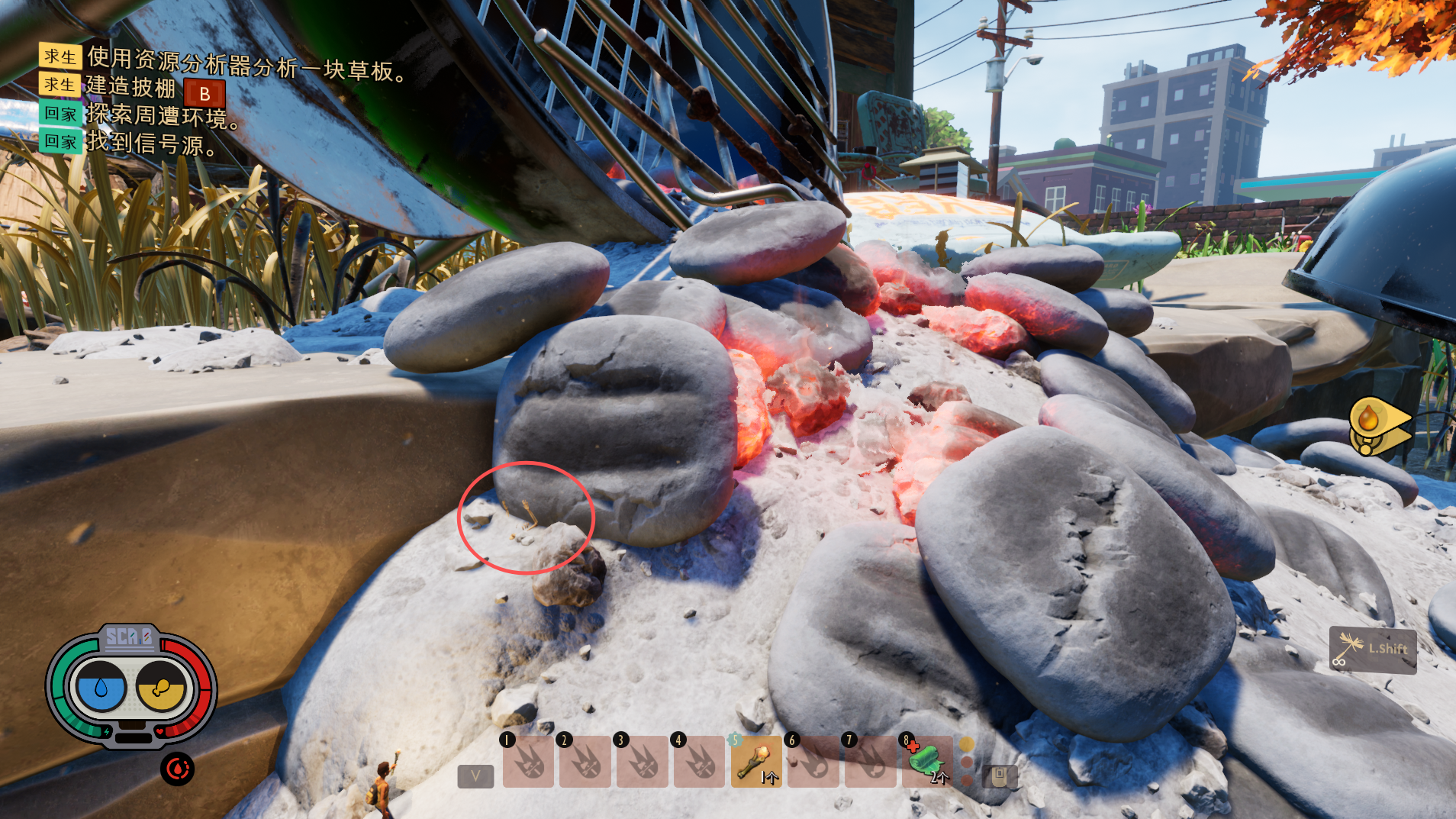This screenshot has width=1456, height=819.
Task: Select the 探索周遭环境 explore objective
Action: click(x=162, y=115)
